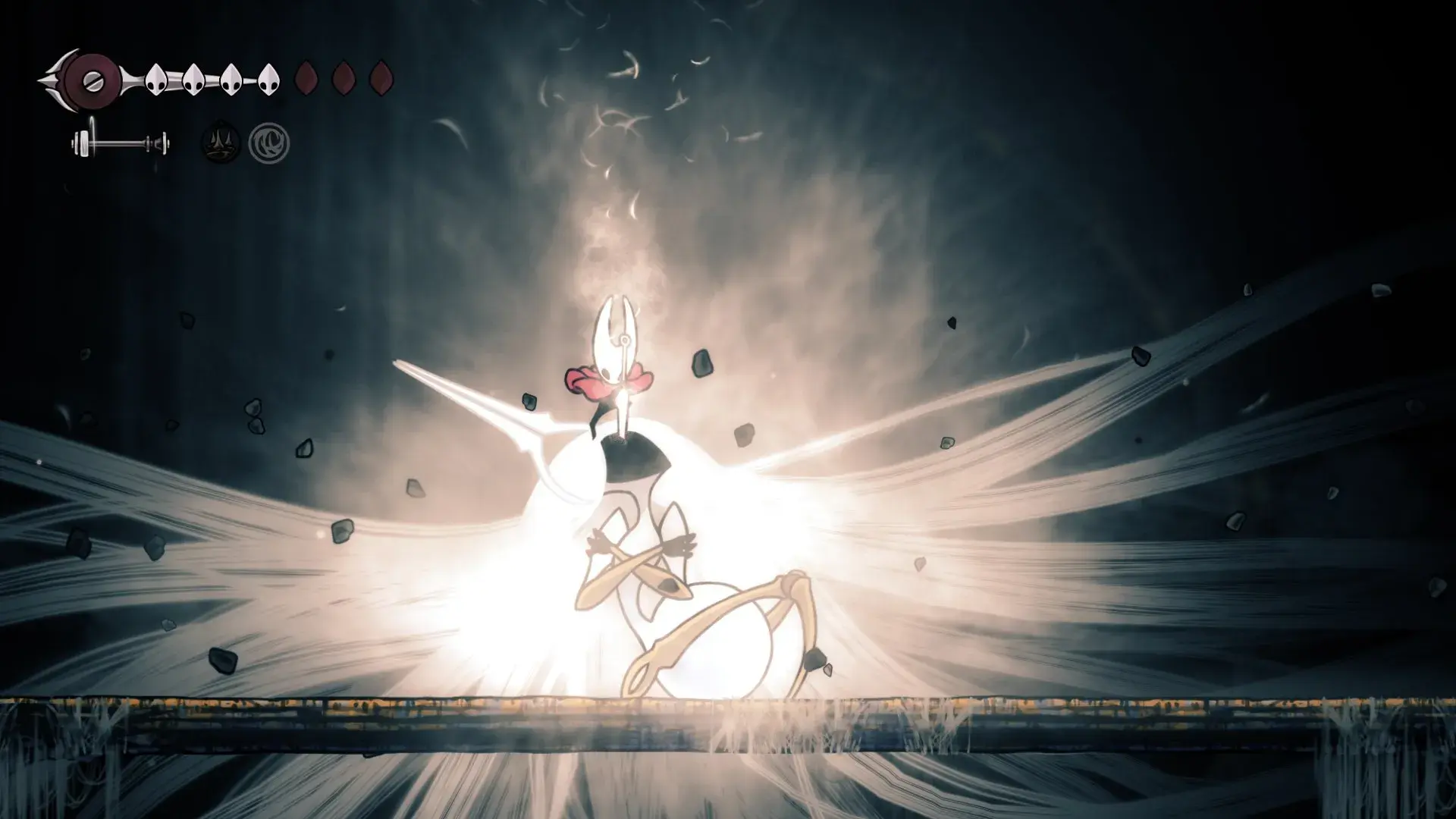Click the fourth white health mask
This screenshot has width=1456, height=819.
point(267,78)
